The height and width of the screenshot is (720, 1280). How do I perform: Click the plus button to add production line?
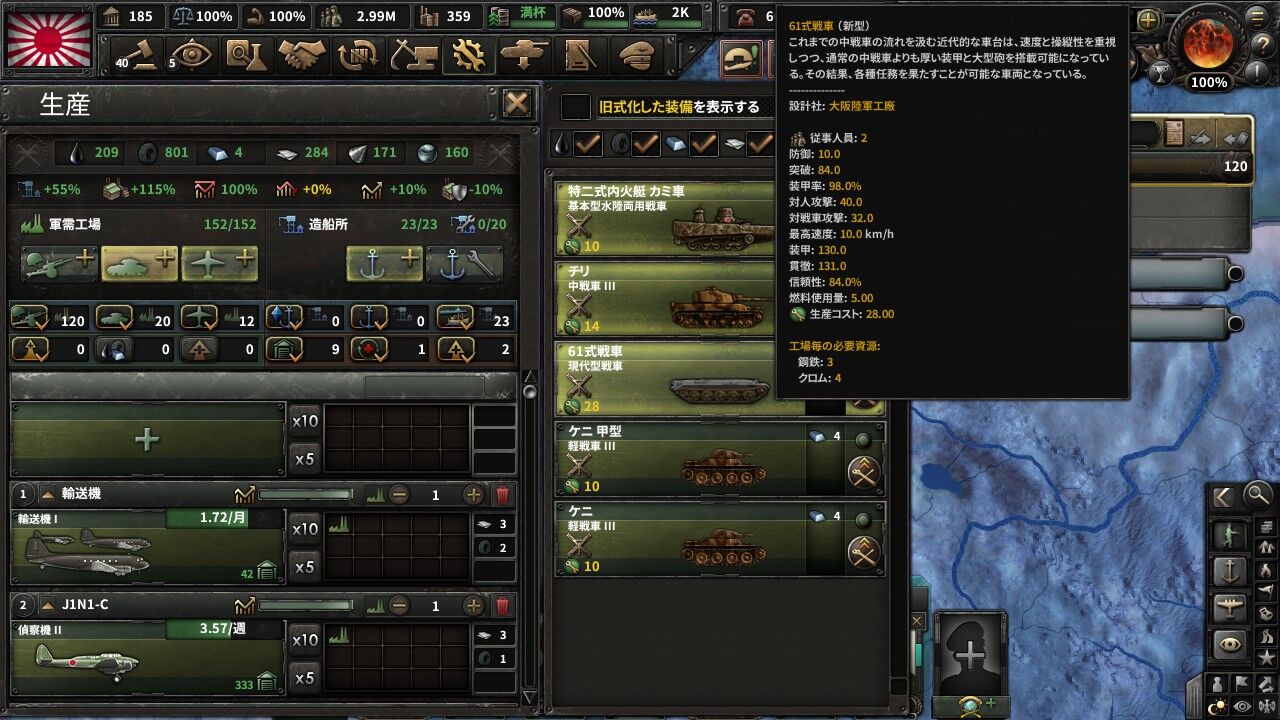coord(147,438)
